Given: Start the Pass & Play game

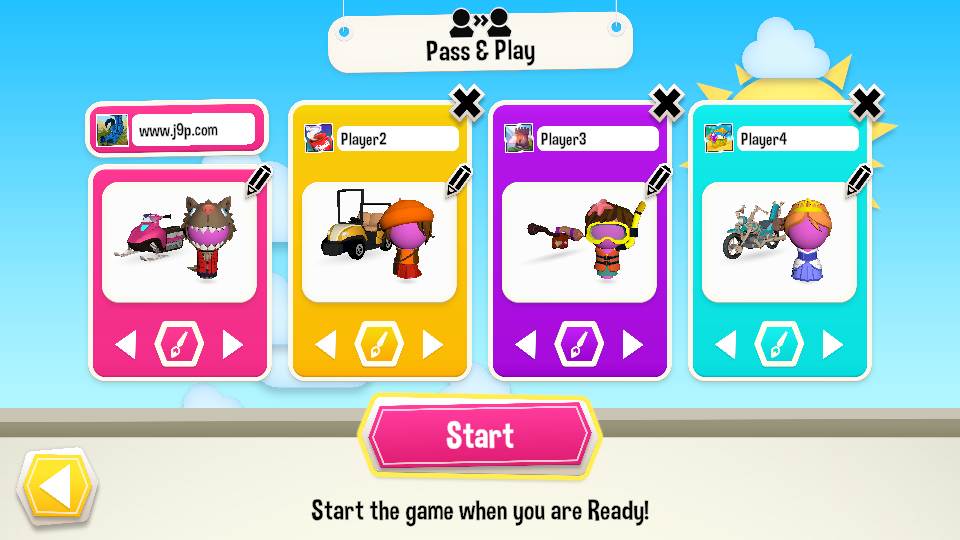Looking at the screenshot, I should 480,436.
